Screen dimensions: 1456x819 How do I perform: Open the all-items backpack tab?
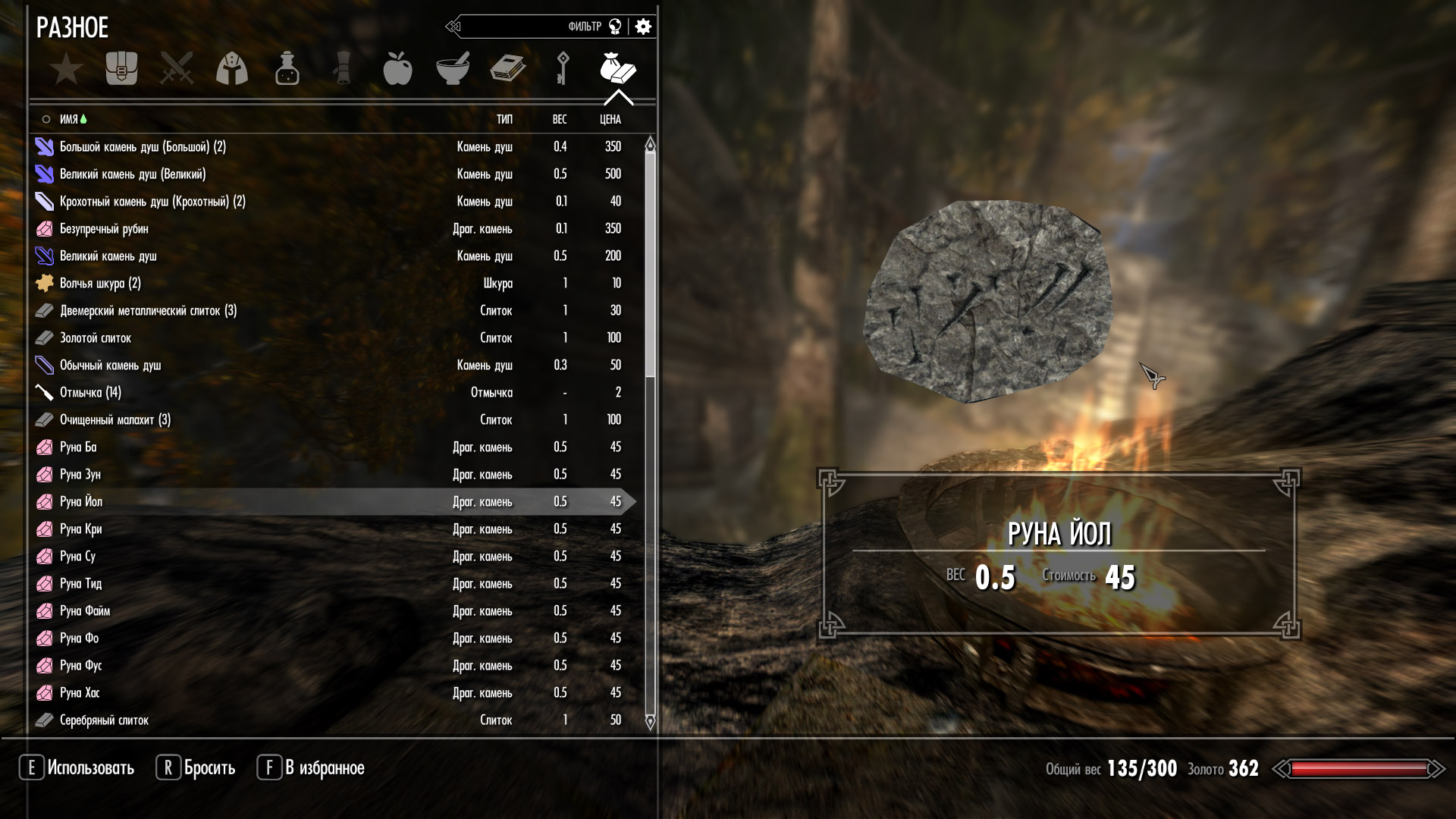click(x=121, y=69)
